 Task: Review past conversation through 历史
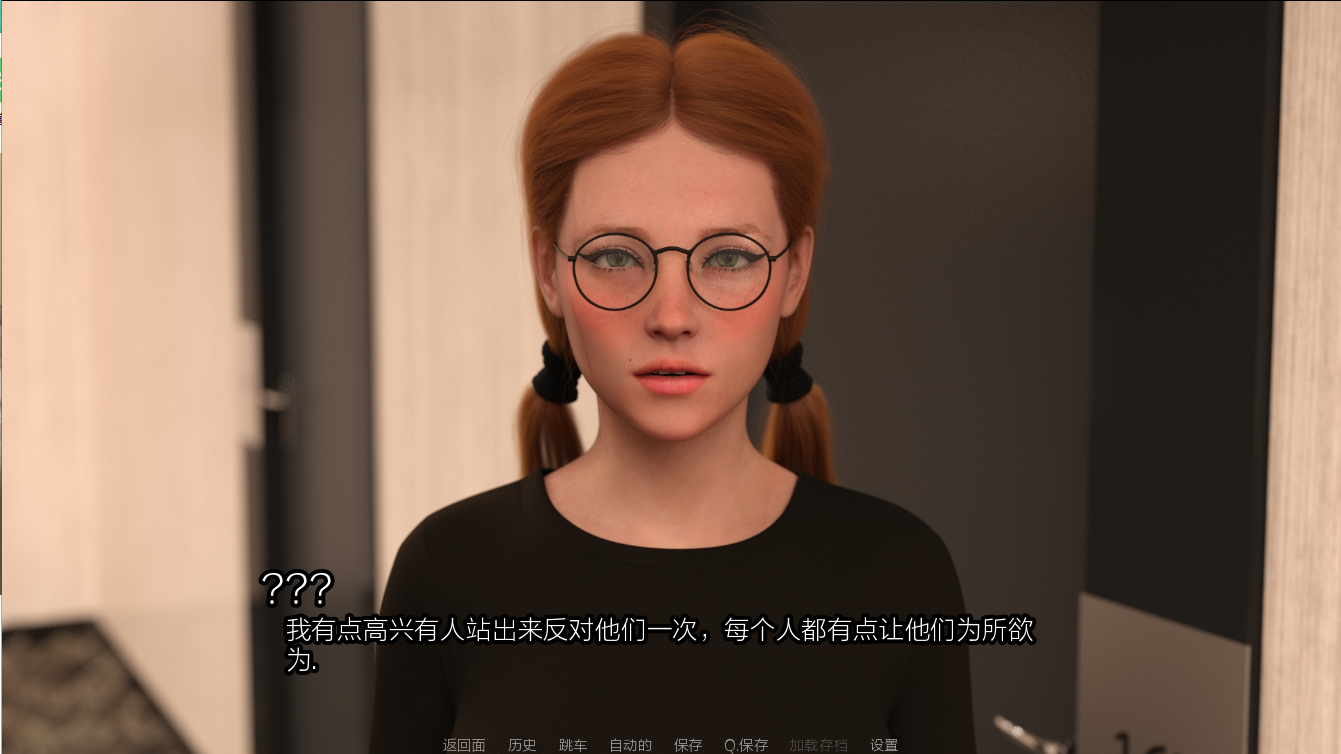pyautogui.click(x=522, y=745)
